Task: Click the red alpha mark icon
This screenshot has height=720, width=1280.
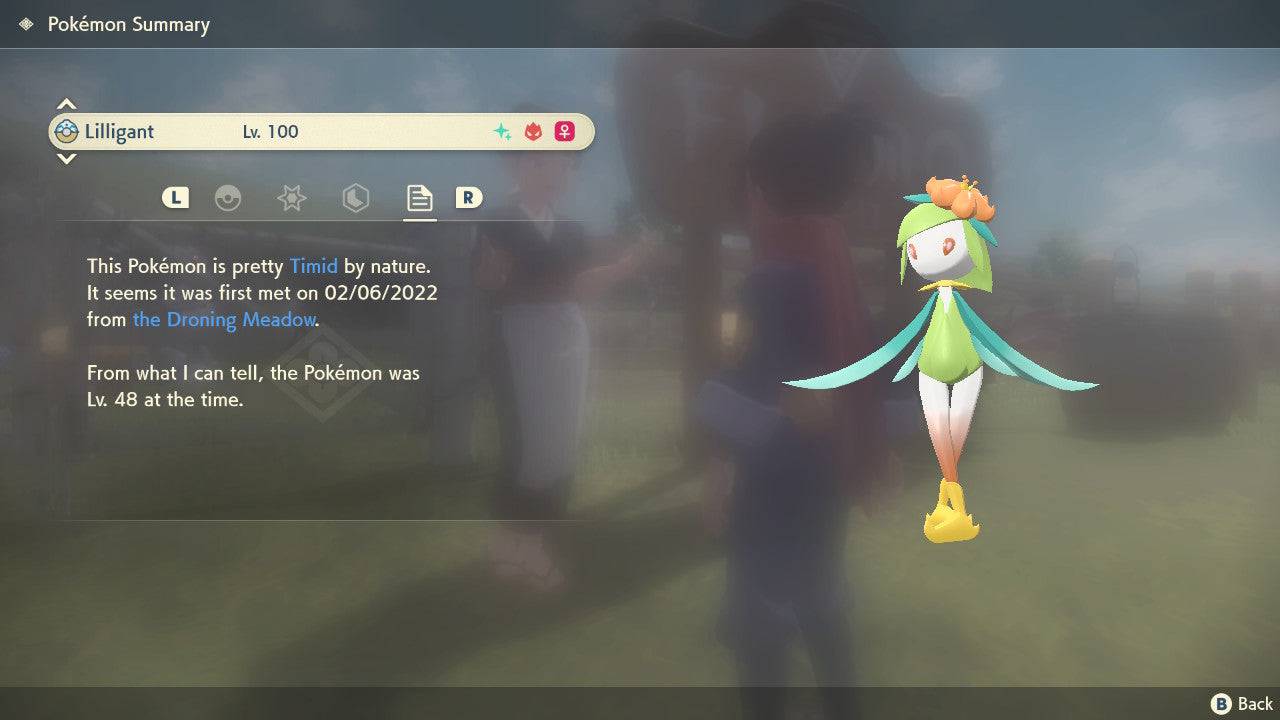Action: [531, 130]
